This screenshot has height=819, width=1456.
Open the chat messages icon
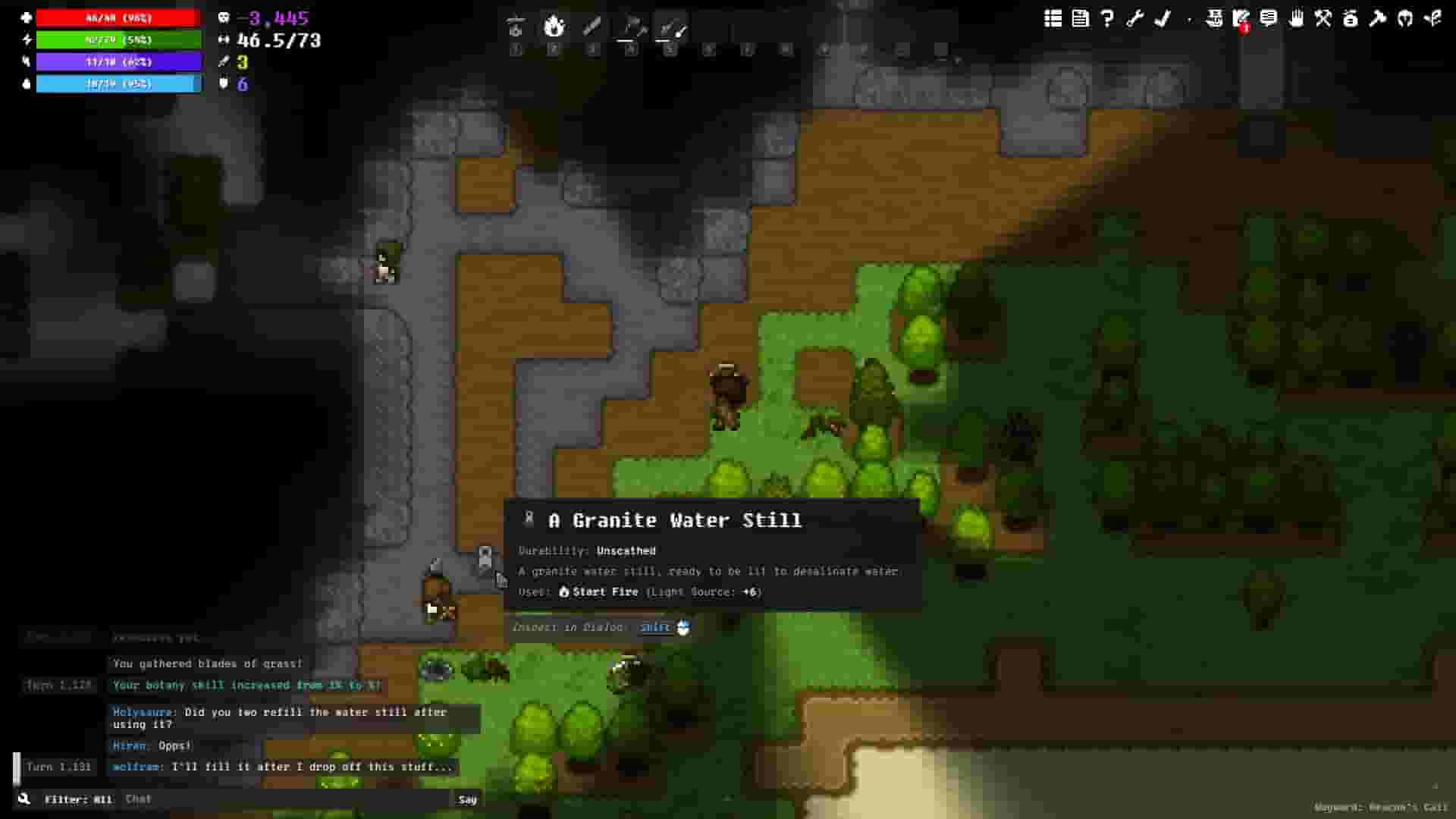(x=1270, y=20)
